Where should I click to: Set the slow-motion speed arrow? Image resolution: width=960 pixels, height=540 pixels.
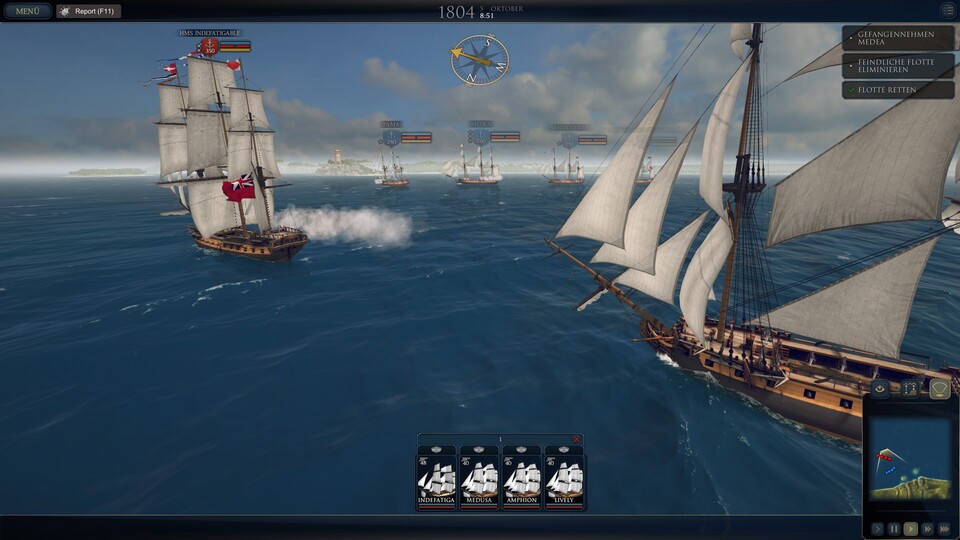click(x=877, y=528)
